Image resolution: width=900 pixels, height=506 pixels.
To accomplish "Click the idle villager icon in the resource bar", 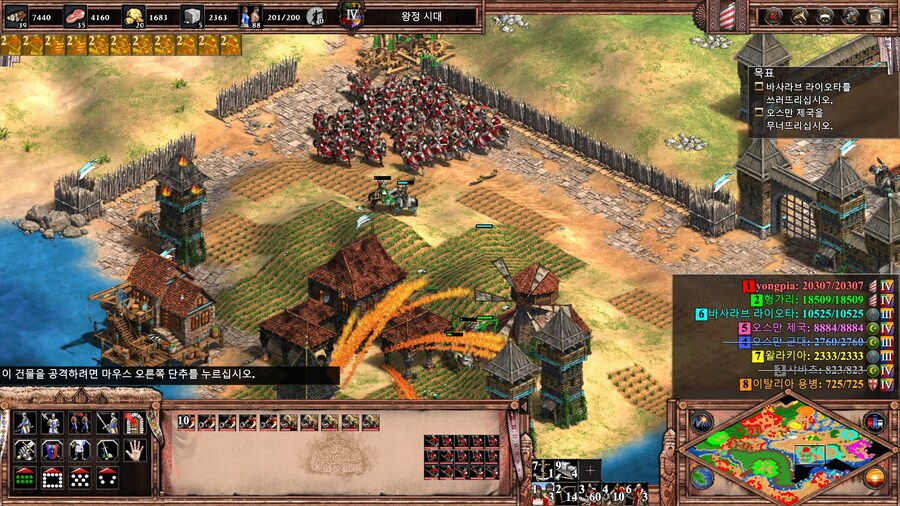I will click(316, 16).
